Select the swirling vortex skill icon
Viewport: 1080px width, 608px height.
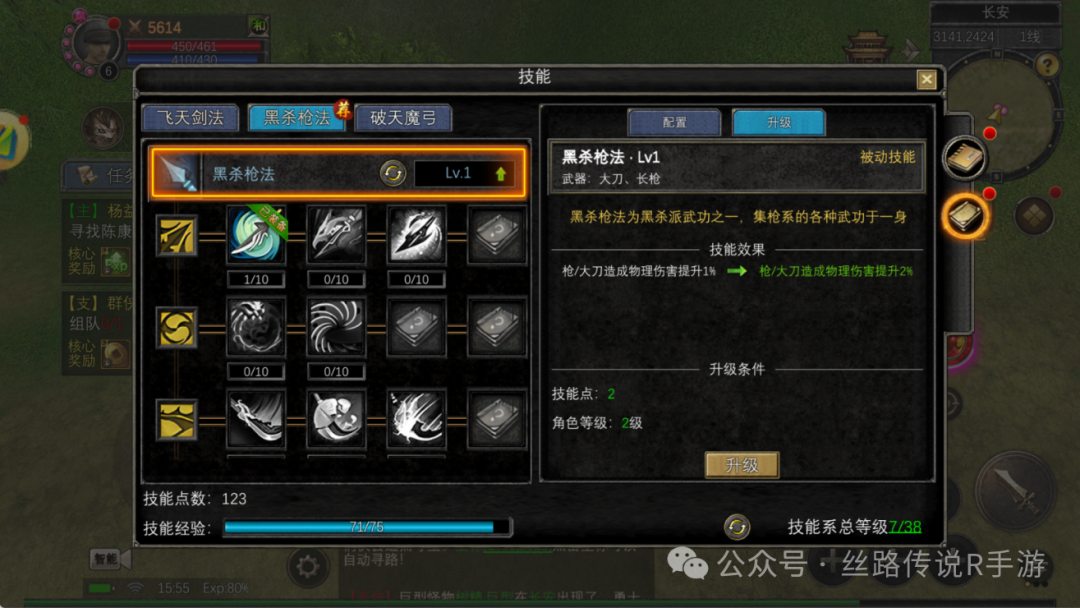coord(336,327)
